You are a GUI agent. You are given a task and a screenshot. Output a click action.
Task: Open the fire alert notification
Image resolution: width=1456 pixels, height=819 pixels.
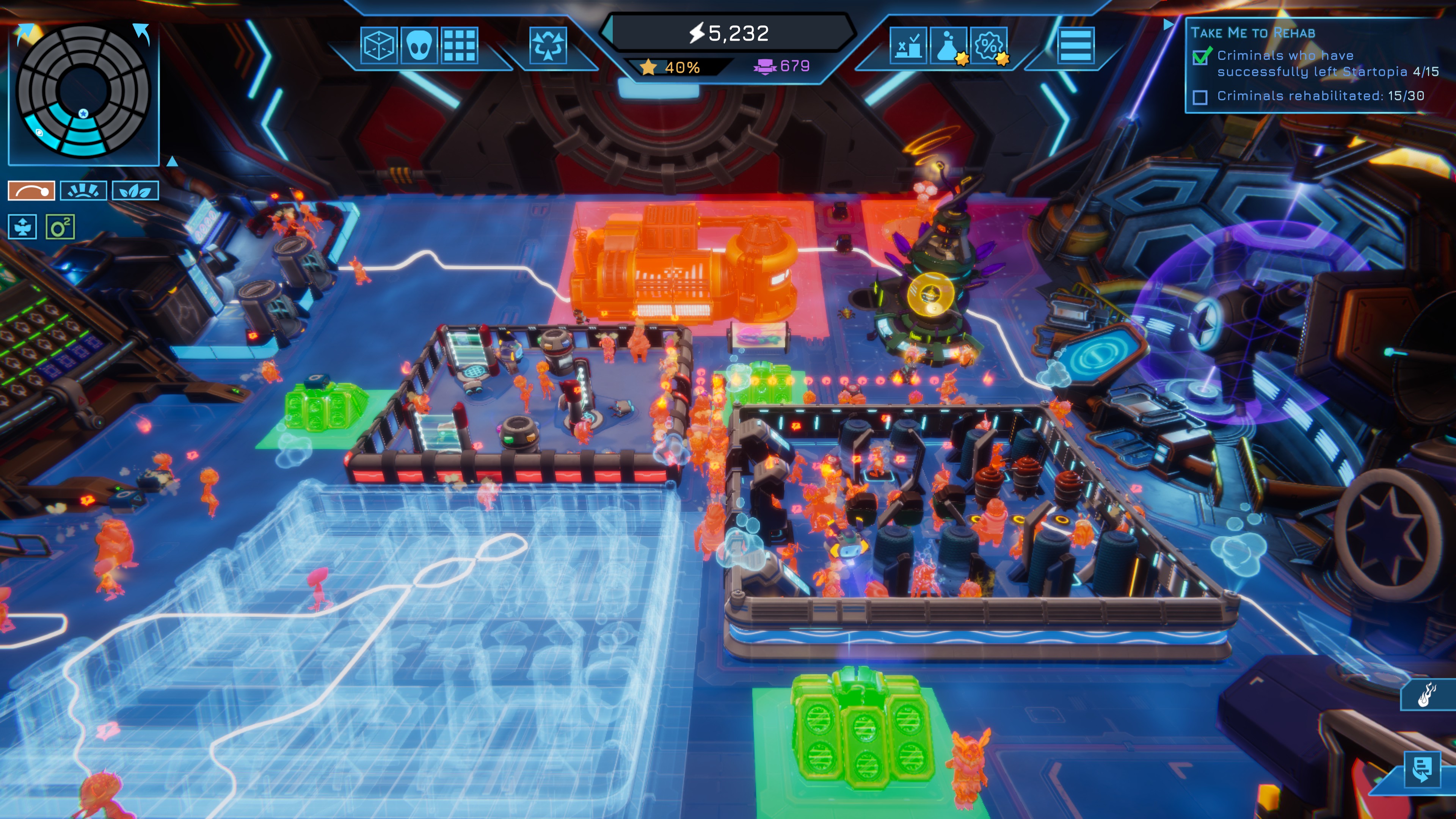1426,695
